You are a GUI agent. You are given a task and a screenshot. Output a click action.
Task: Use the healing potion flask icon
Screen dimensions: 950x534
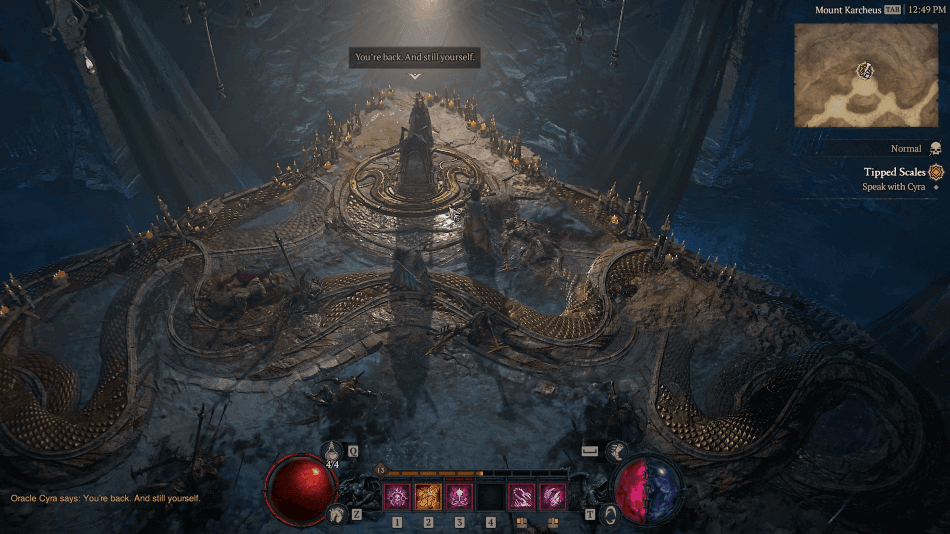coord(332,453)
